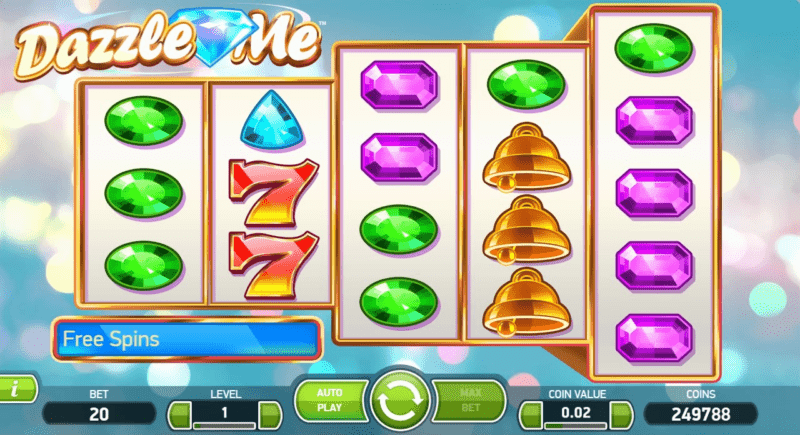Click the Max Bet button
Viewport: 800px width, 435px height.
point(468,401)
